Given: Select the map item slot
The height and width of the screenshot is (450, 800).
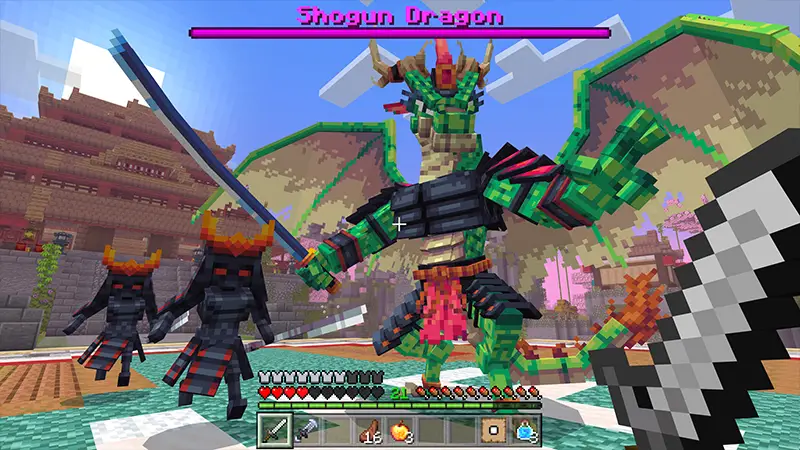Looking at the screenshot, I should pyautogui.click(x=493, y=430).
